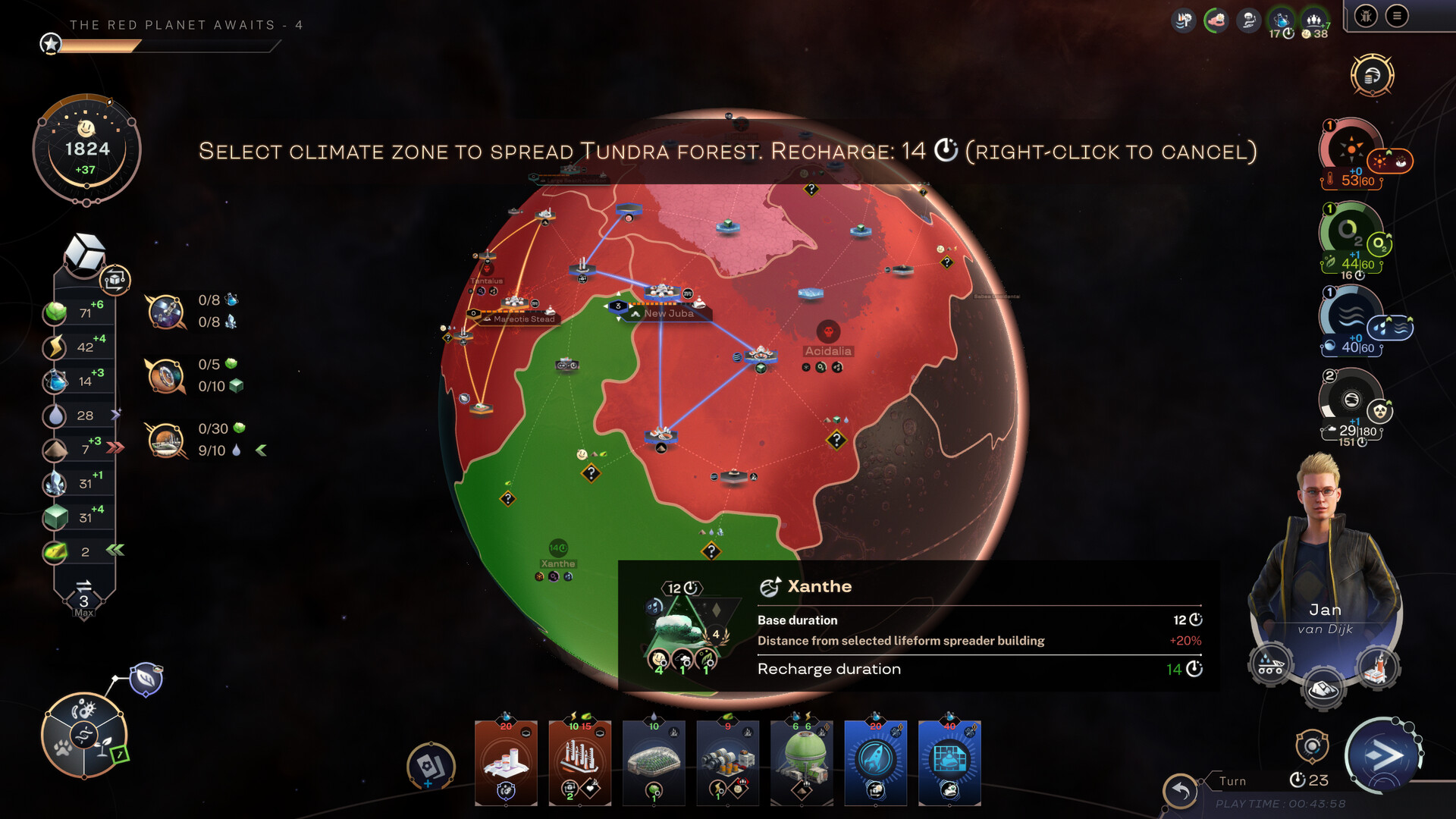Open the Radiation shielding gauge
Screen dimensions: 1456x819
[1350, 402]
